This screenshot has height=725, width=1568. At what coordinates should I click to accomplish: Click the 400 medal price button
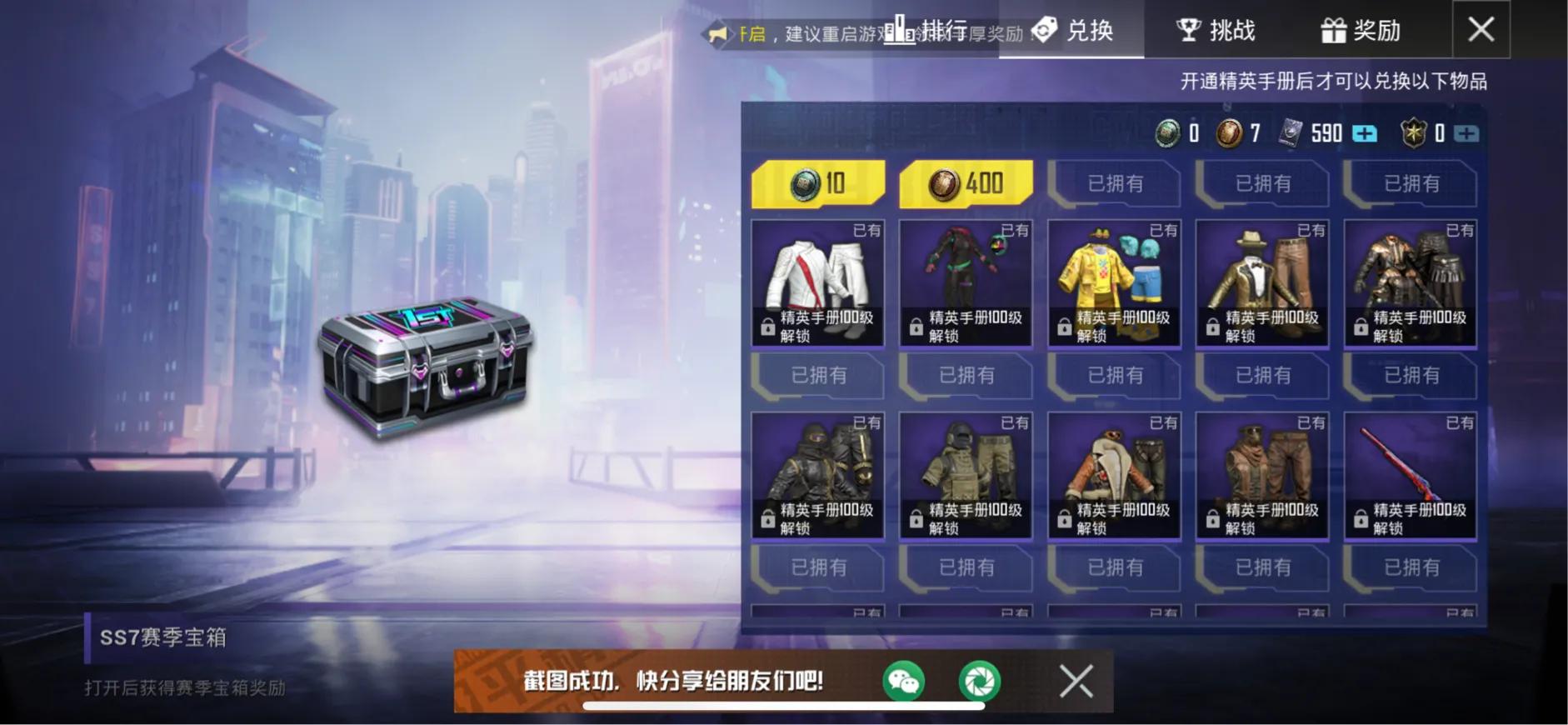click(x=966, y=182)
